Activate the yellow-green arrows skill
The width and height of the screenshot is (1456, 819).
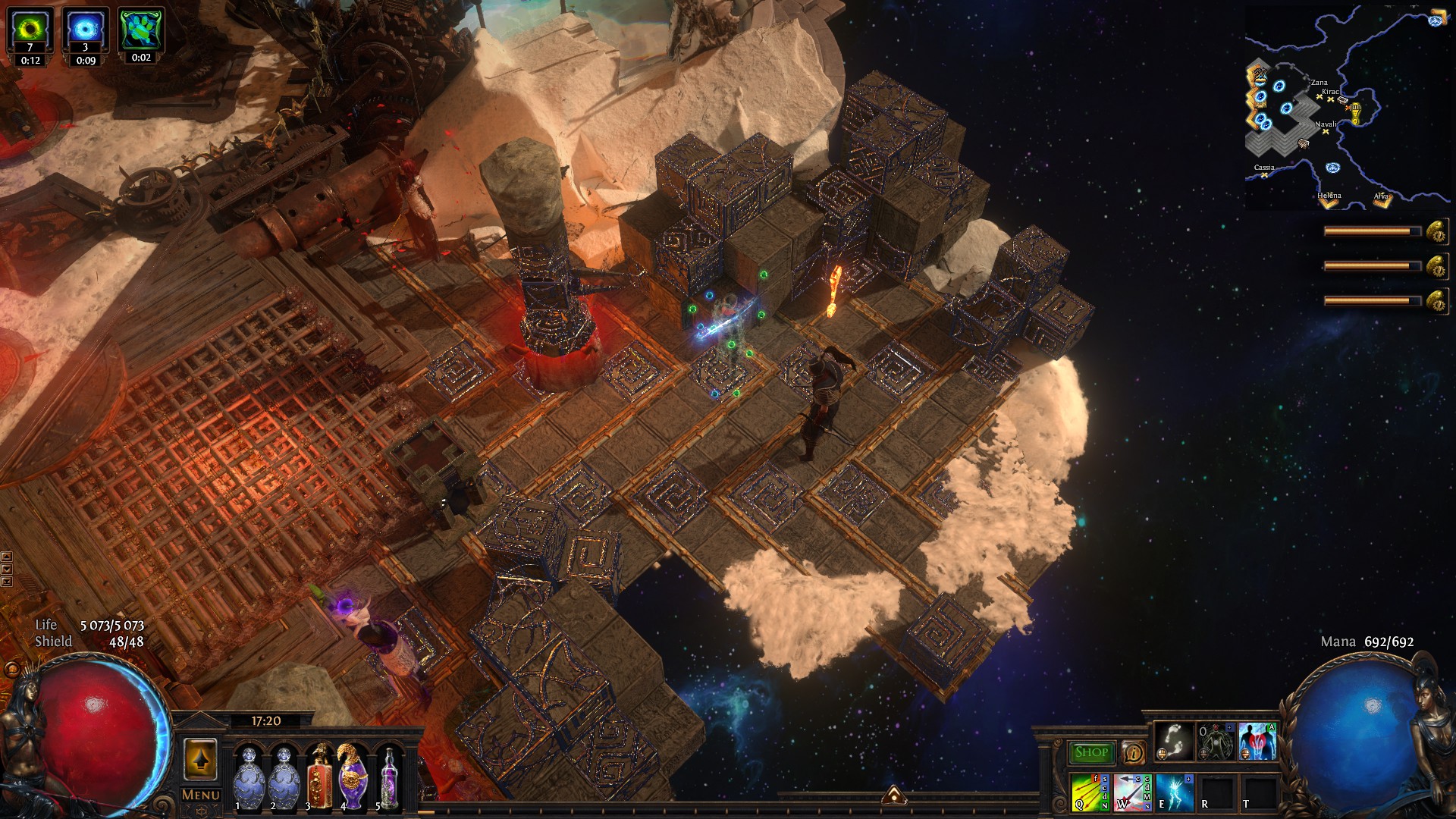1090,792
